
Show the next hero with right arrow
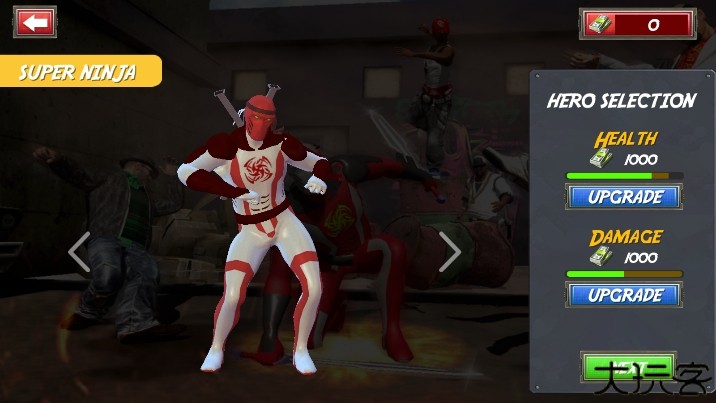450,252
